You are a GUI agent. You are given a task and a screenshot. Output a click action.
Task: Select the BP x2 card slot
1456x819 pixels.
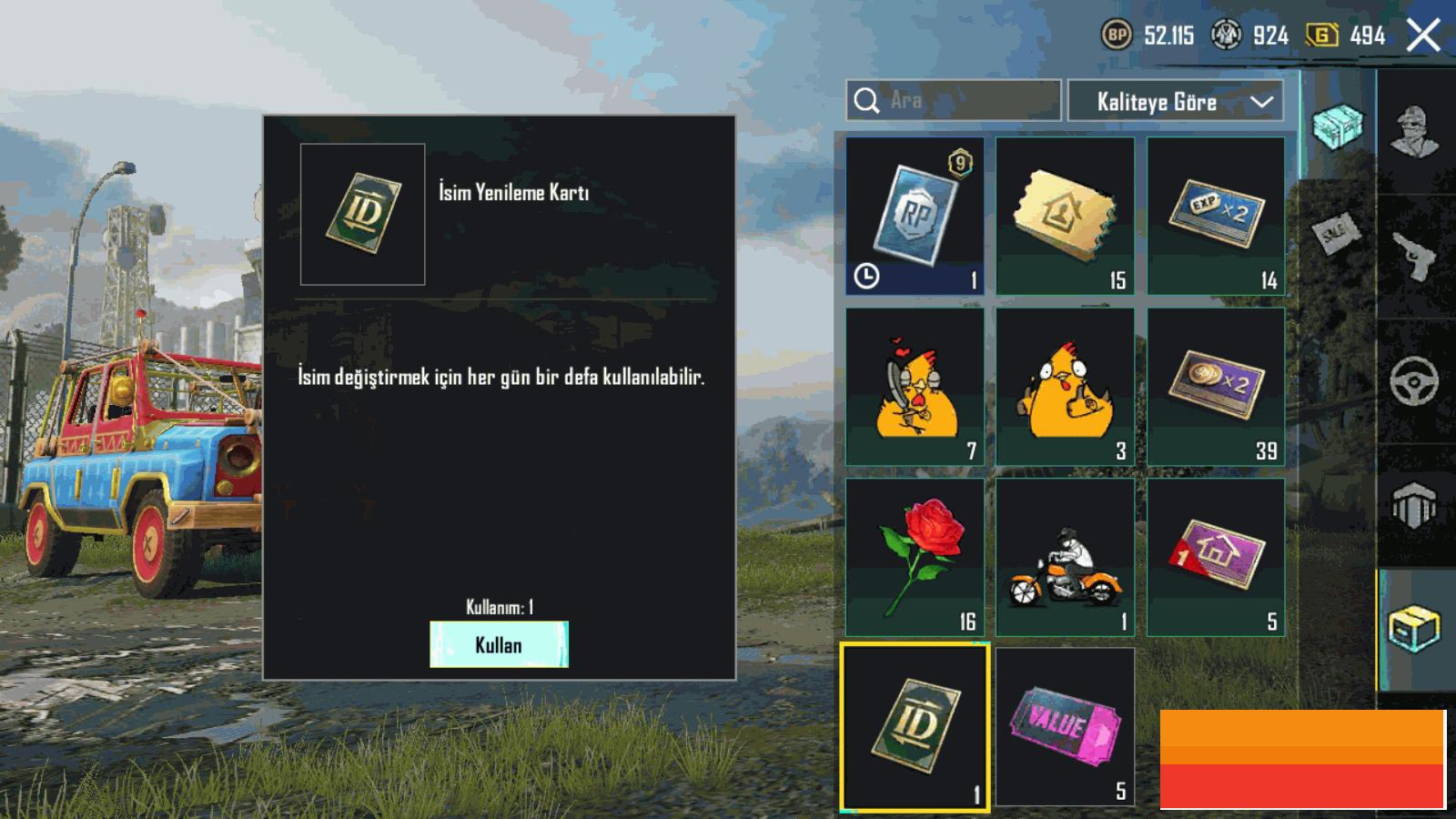[1216, 387]
